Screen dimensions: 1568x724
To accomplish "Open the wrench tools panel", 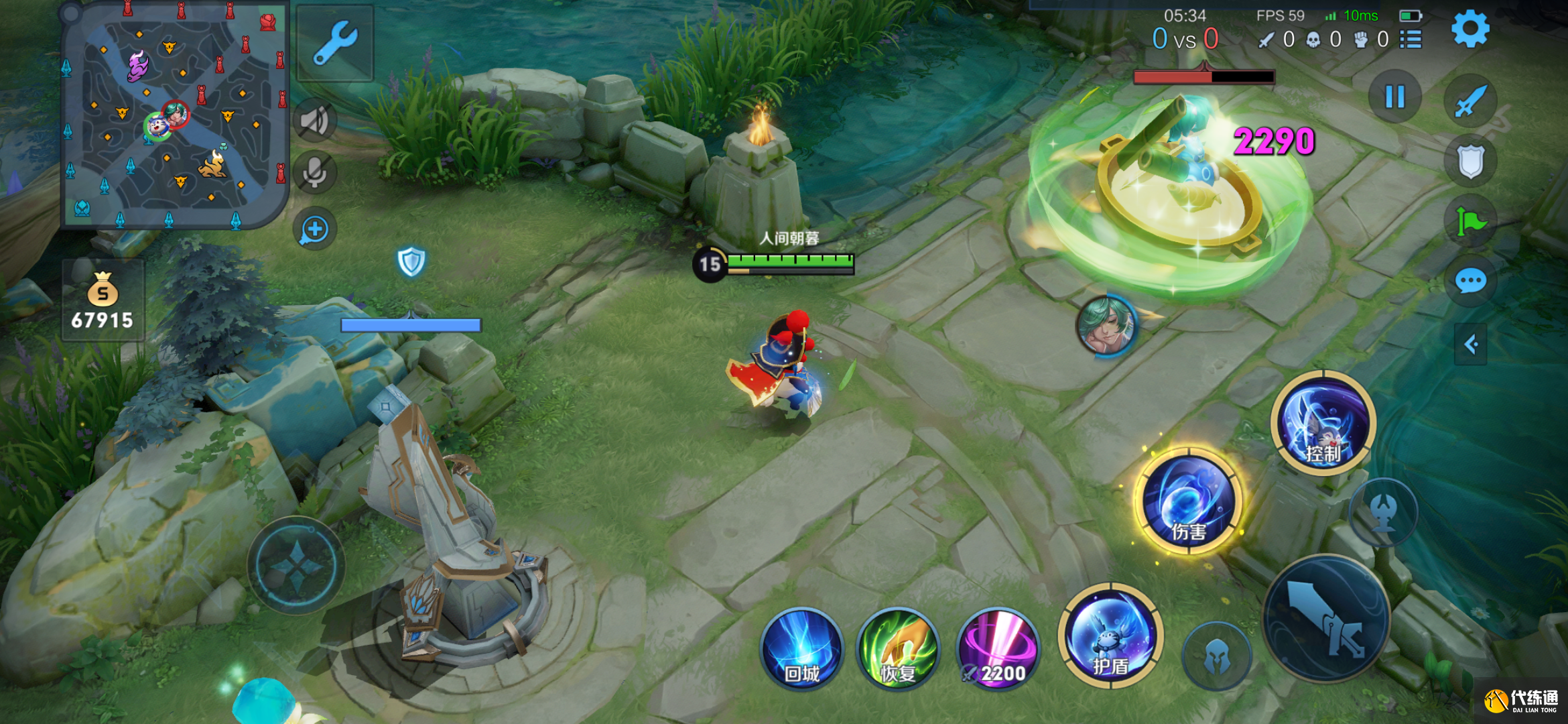I will (x=335, y=43).
